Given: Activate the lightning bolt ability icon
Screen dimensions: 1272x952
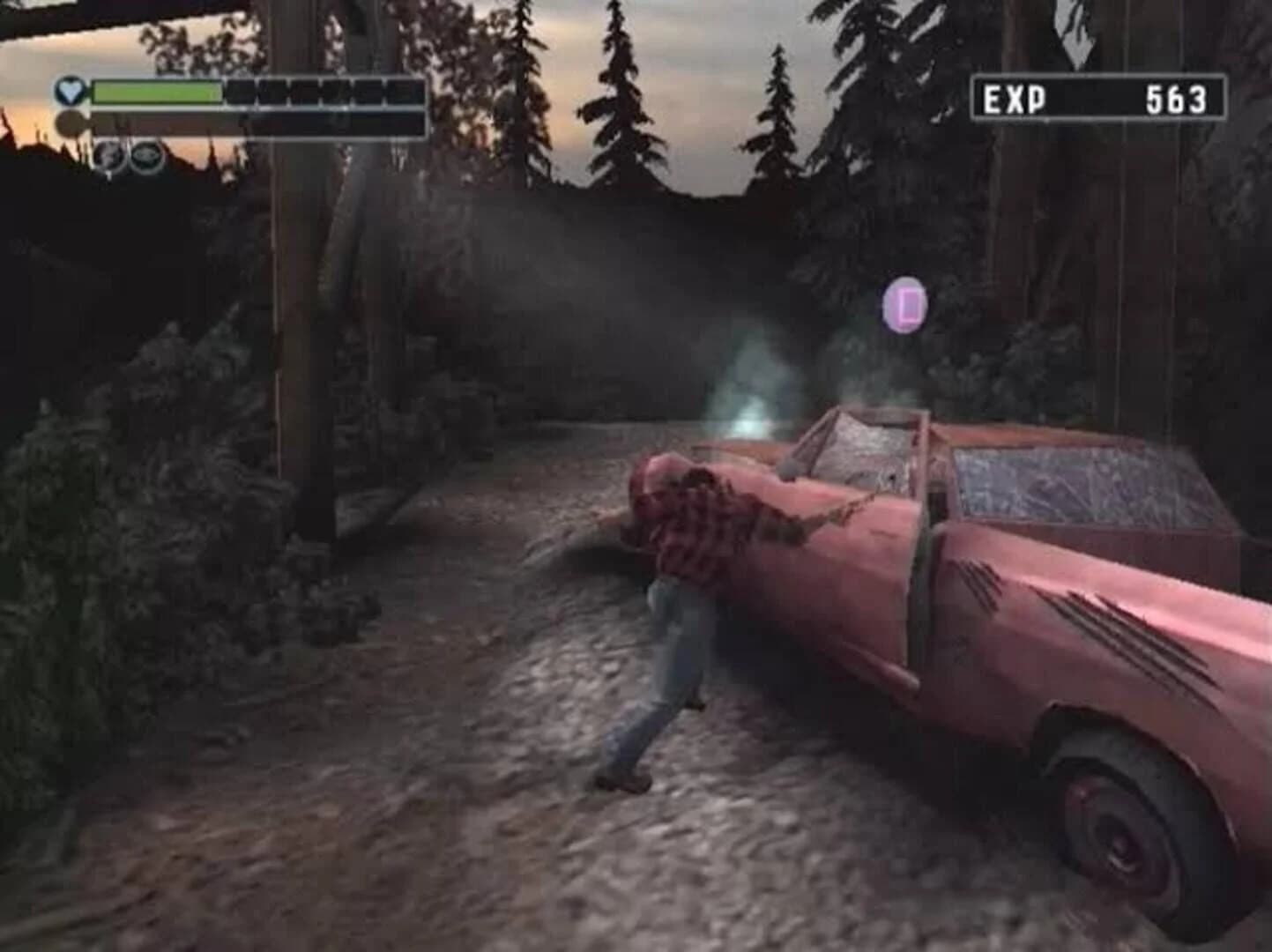Looking at the screenshot, I should pos(108,155).
